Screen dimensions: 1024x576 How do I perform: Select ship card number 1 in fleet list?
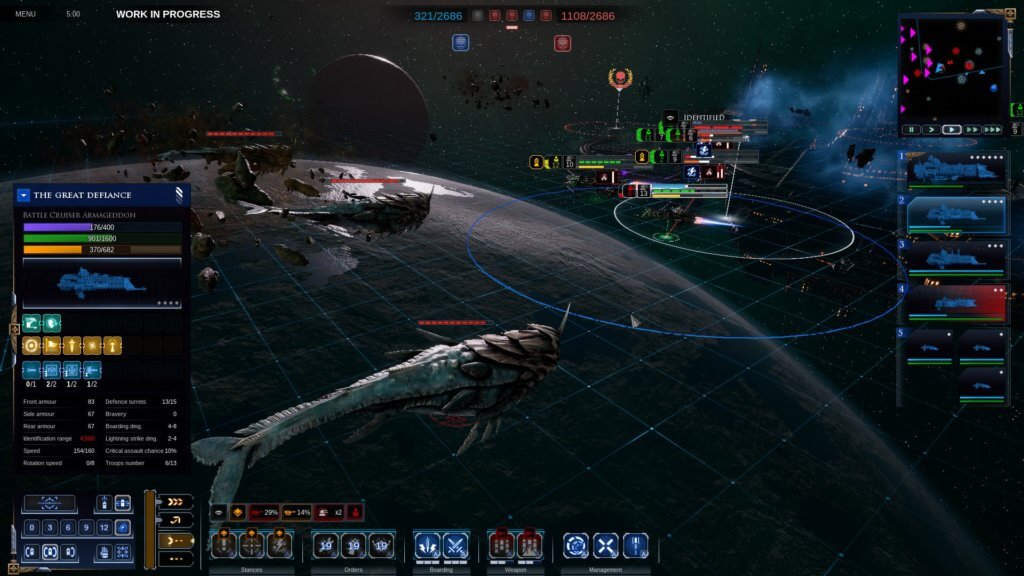(957, 170)
